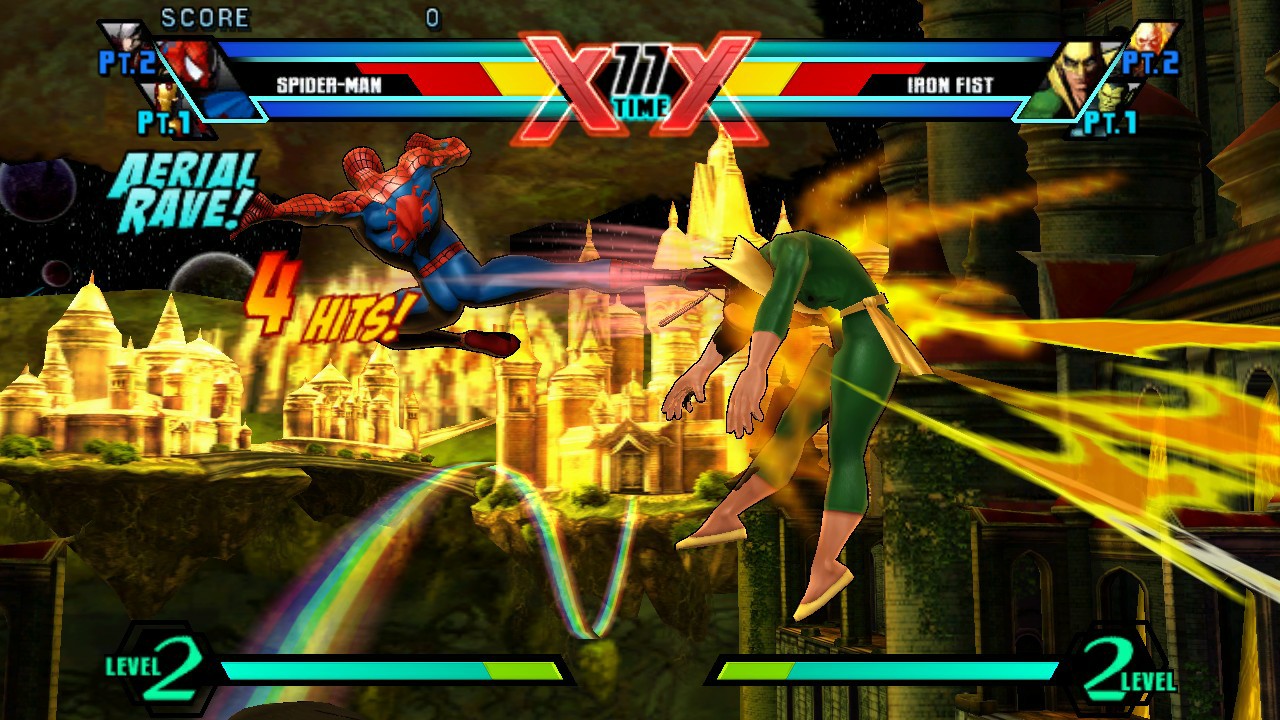
Task: Click the SCORE display at the top
Action: click(x=205, y=17)
